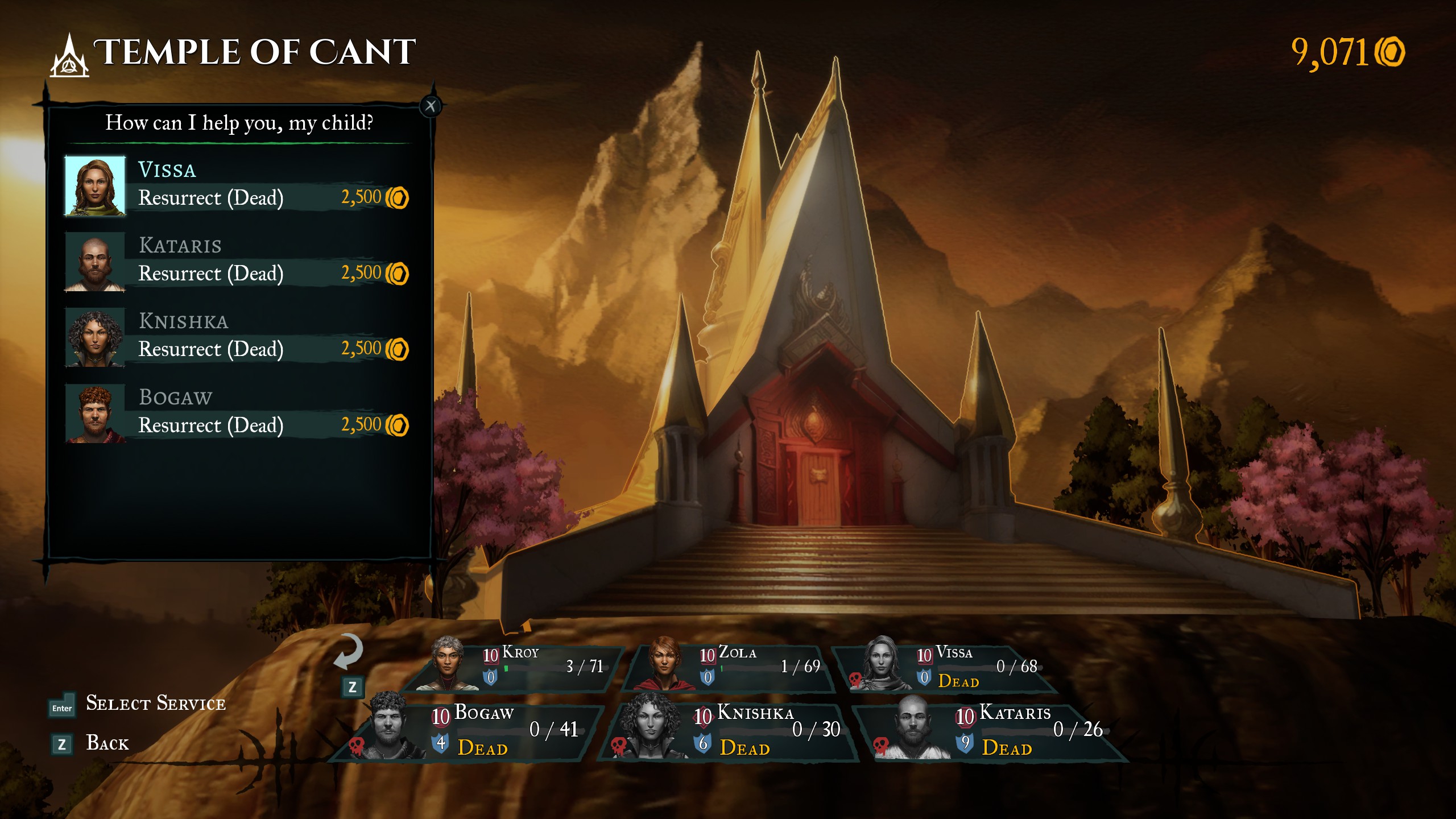The width and height of the screenshot is (1456, 819).
Task: Go back using the Back label
Action: (107, 743)
